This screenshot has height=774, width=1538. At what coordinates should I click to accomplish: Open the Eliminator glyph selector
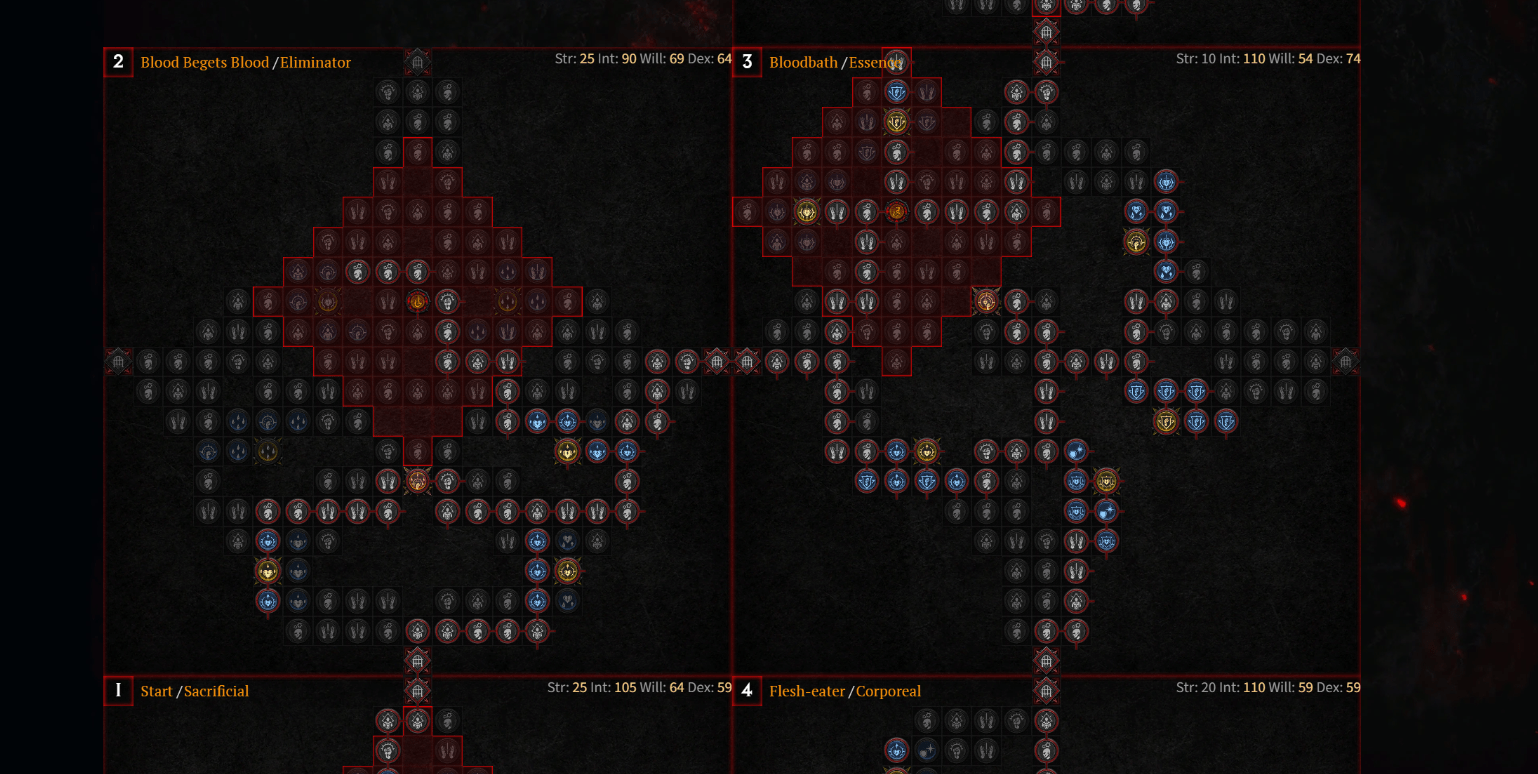[x=317, y=62]
